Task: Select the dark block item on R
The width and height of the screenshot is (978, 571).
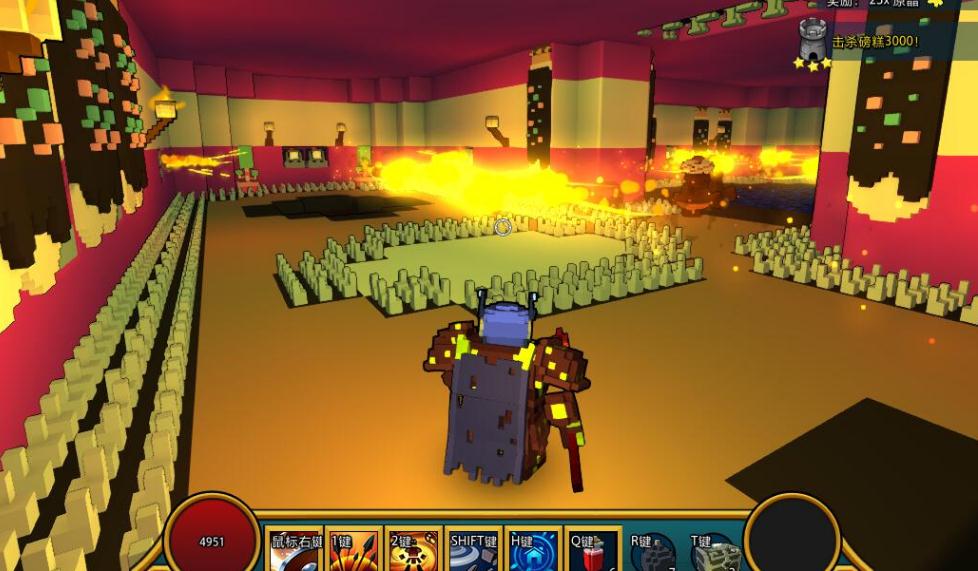Action: [653, 553]
